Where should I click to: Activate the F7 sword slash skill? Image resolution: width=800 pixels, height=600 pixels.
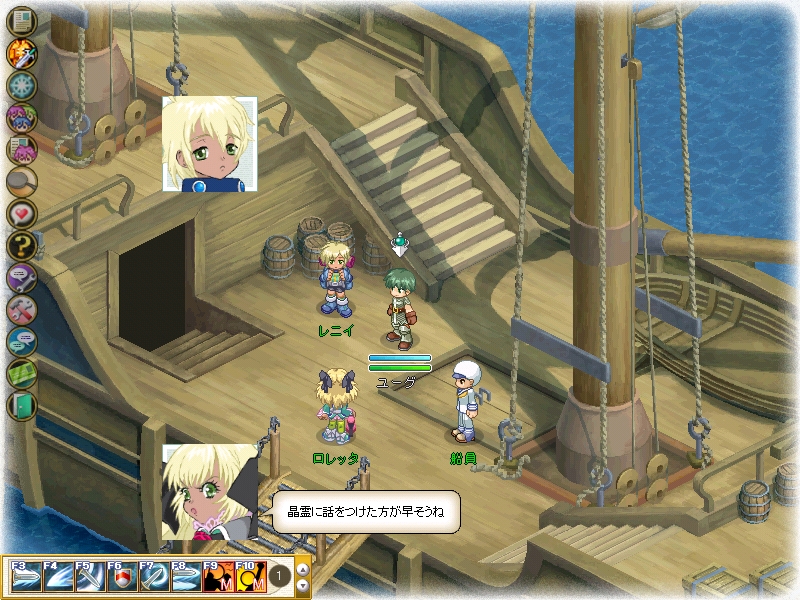(x=154, y=578)
